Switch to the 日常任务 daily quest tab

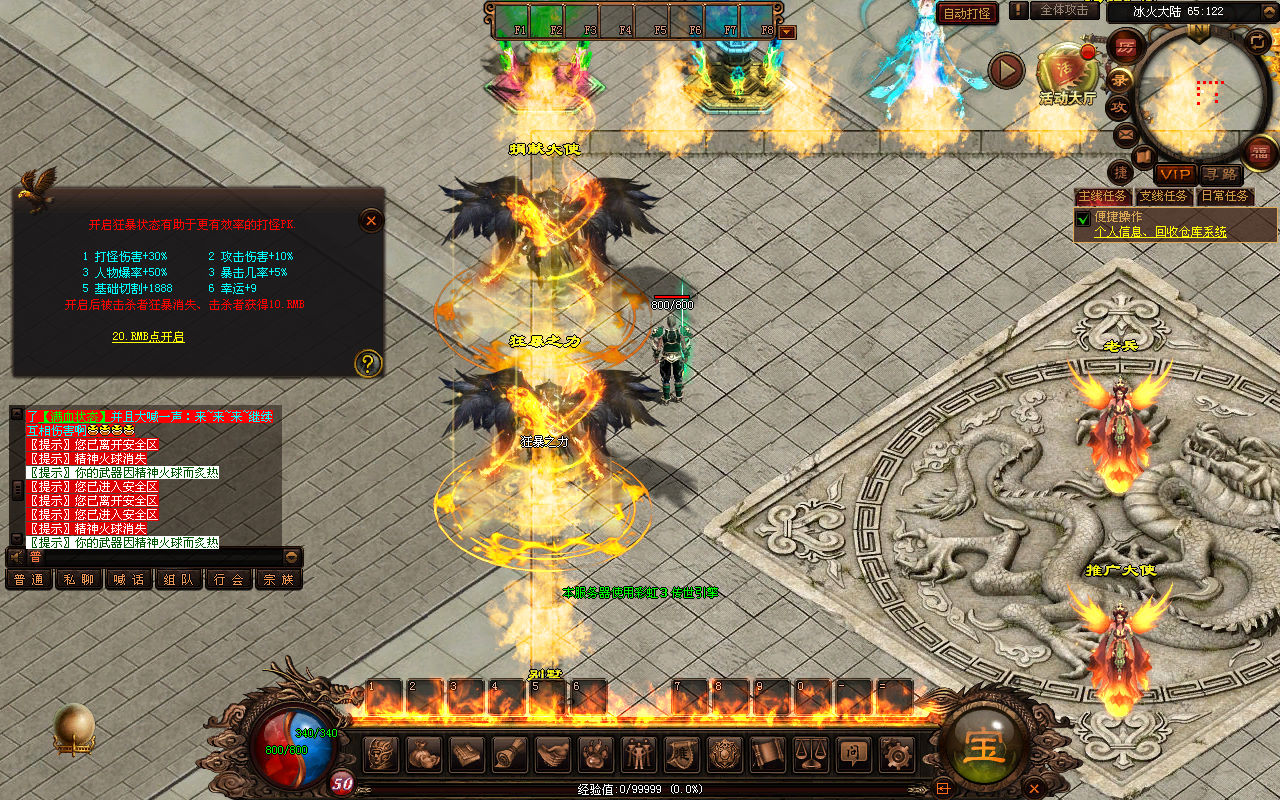pyautogui.click(x=1225, y=196)
